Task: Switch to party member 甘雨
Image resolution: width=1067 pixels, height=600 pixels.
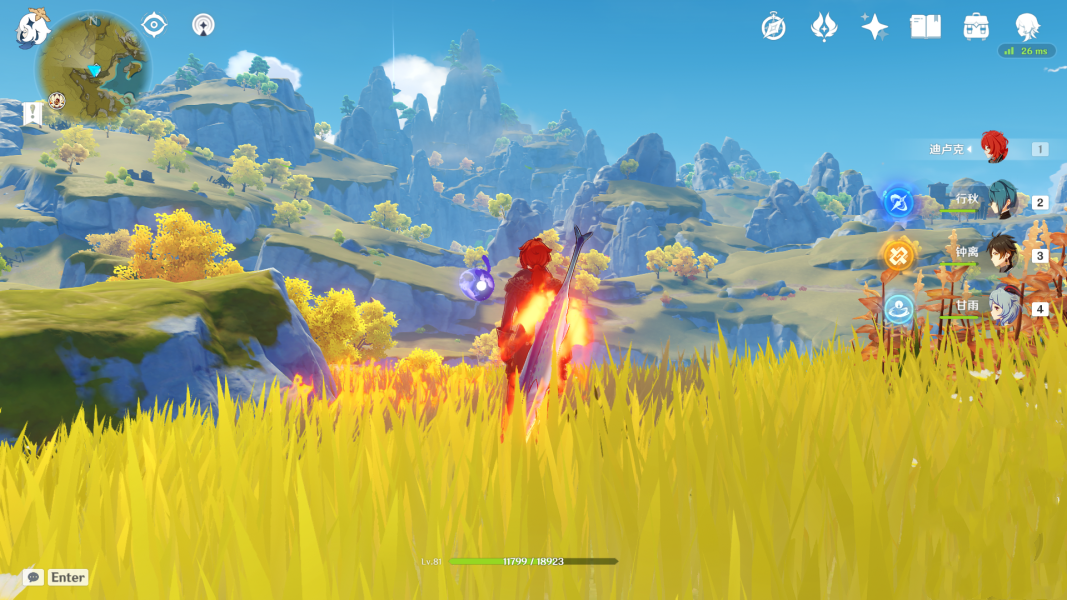Action: pyautogui.click(x=1001, y=307)
